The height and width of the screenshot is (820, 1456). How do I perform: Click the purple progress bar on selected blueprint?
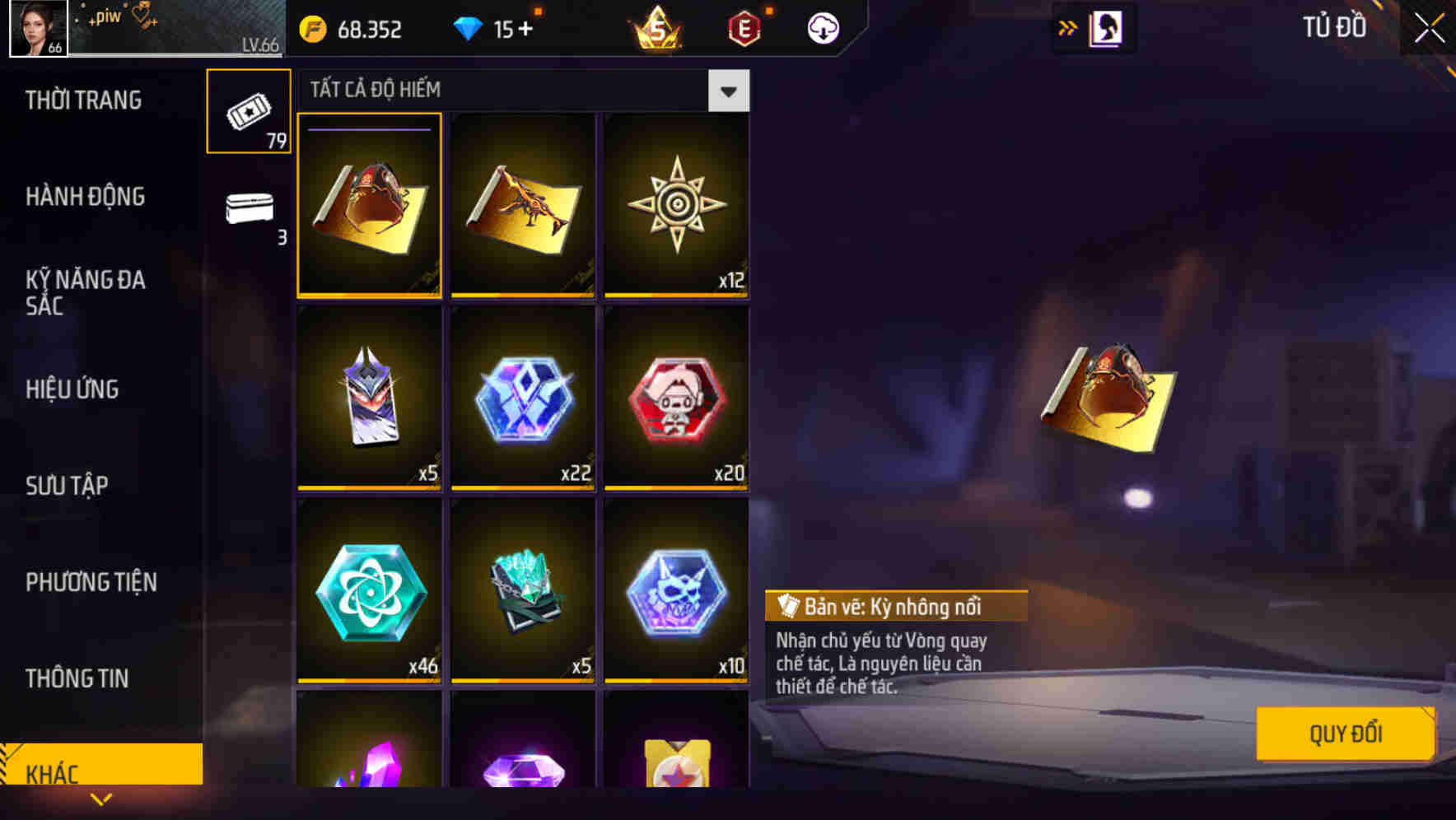pos(367,129)
